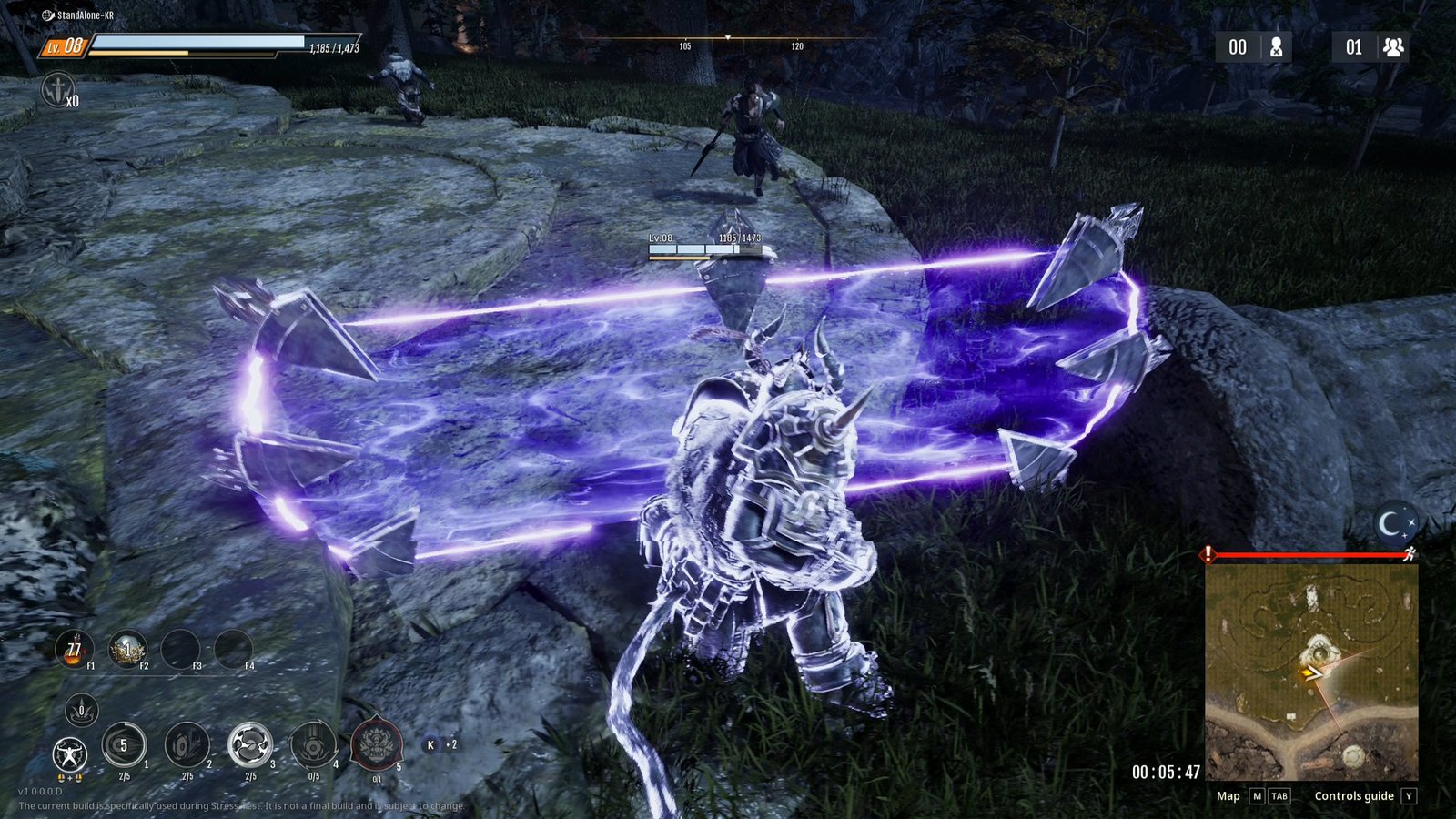1456x819 pixels.
Task: Activate the skill icon in slot 2
Action: (x=187, y=746)
